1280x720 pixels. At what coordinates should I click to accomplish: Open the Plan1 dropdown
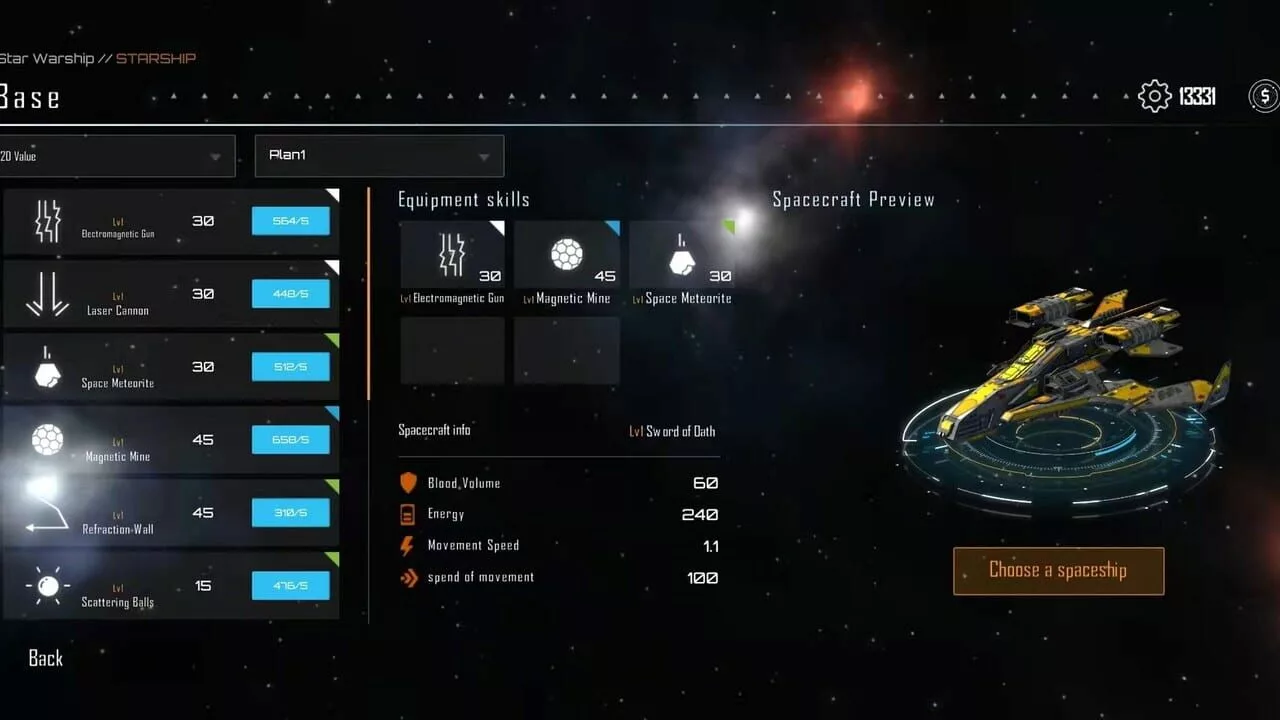(x=379, y=156)
